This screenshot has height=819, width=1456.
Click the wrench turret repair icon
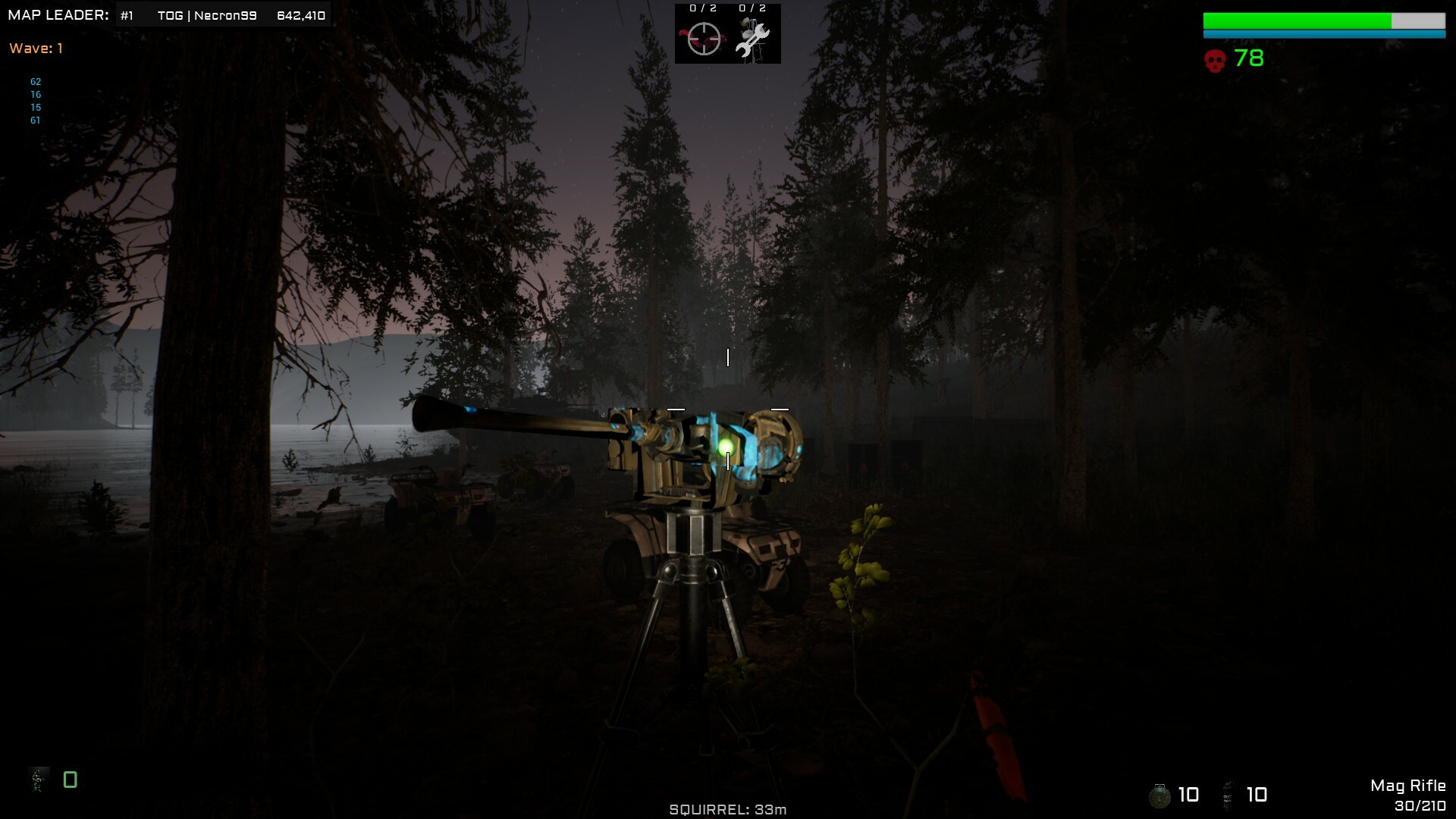751,42
